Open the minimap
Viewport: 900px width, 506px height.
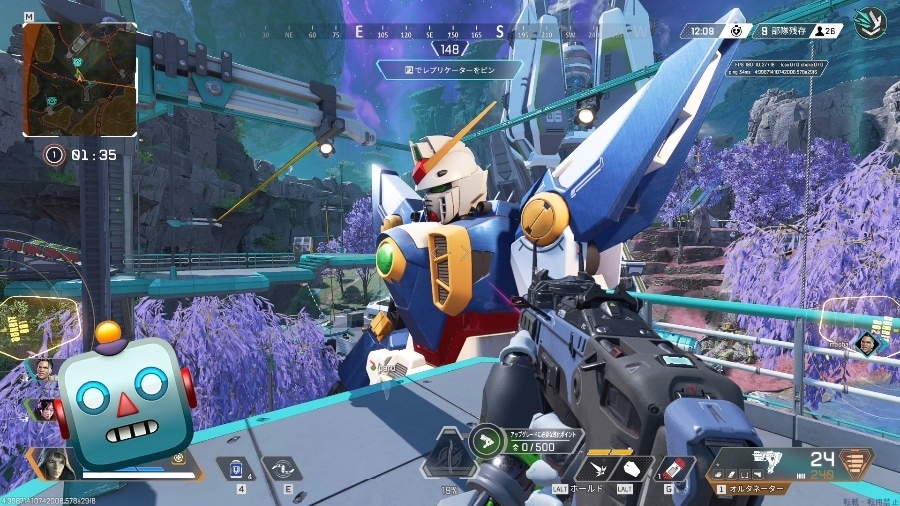coord(80,79)
